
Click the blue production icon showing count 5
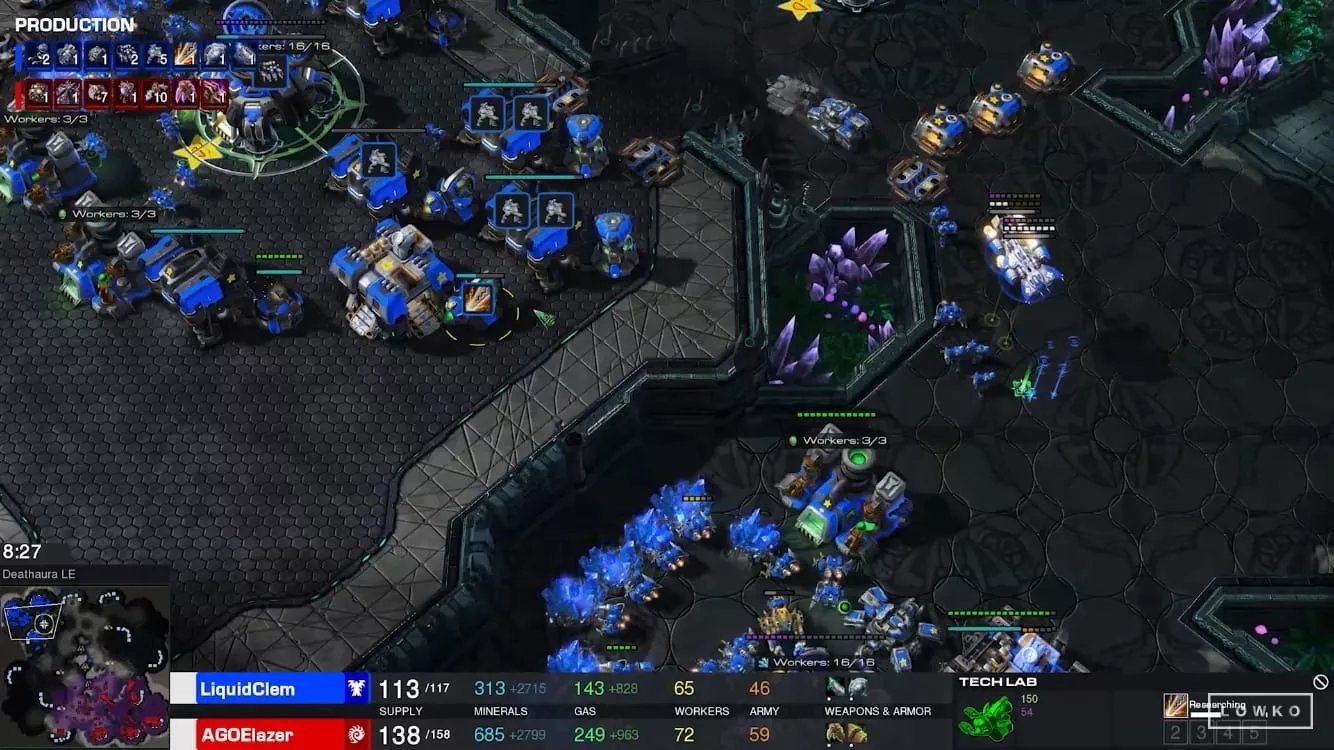coord(156,55)
